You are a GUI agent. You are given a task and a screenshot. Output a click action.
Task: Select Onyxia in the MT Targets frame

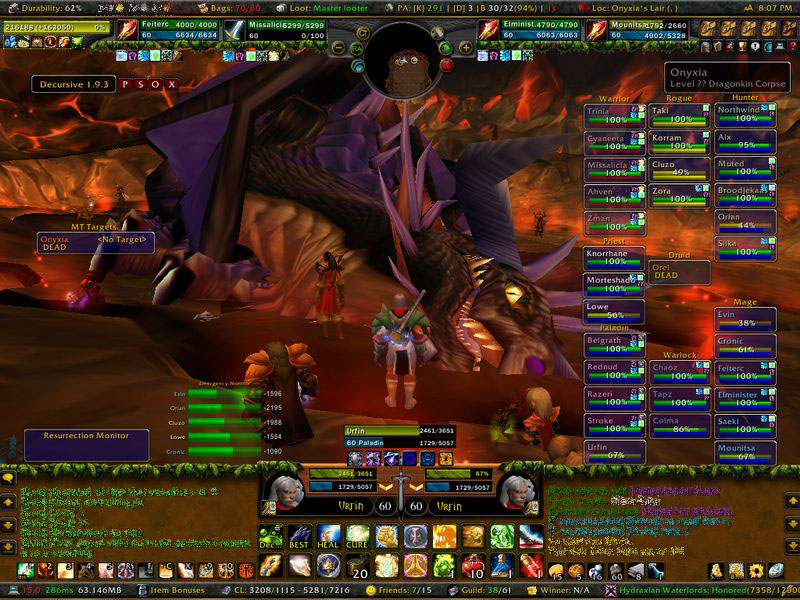tap(62, 242)
